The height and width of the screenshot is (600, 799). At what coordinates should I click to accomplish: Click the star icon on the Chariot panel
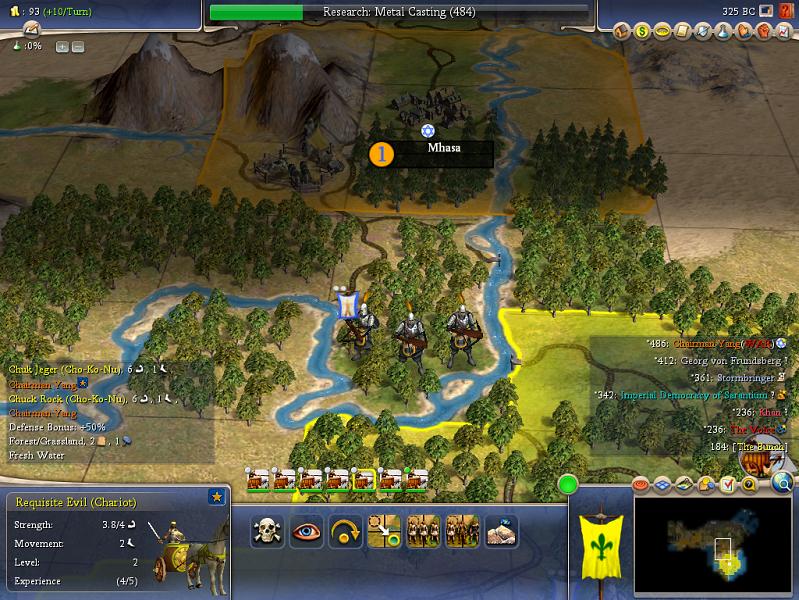pos(216,497)
